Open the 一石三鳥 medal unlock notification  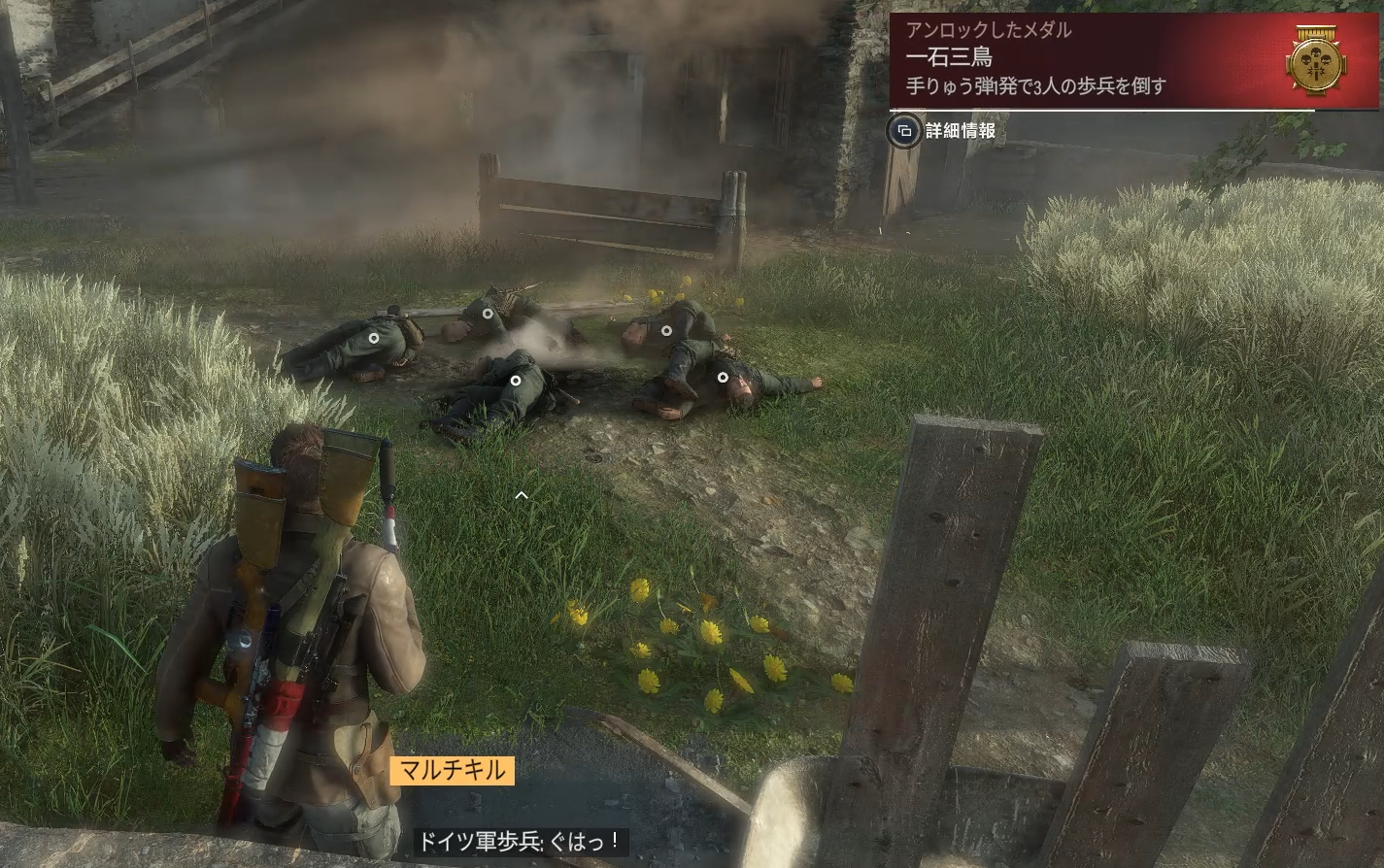click(x=1078, y=59)
